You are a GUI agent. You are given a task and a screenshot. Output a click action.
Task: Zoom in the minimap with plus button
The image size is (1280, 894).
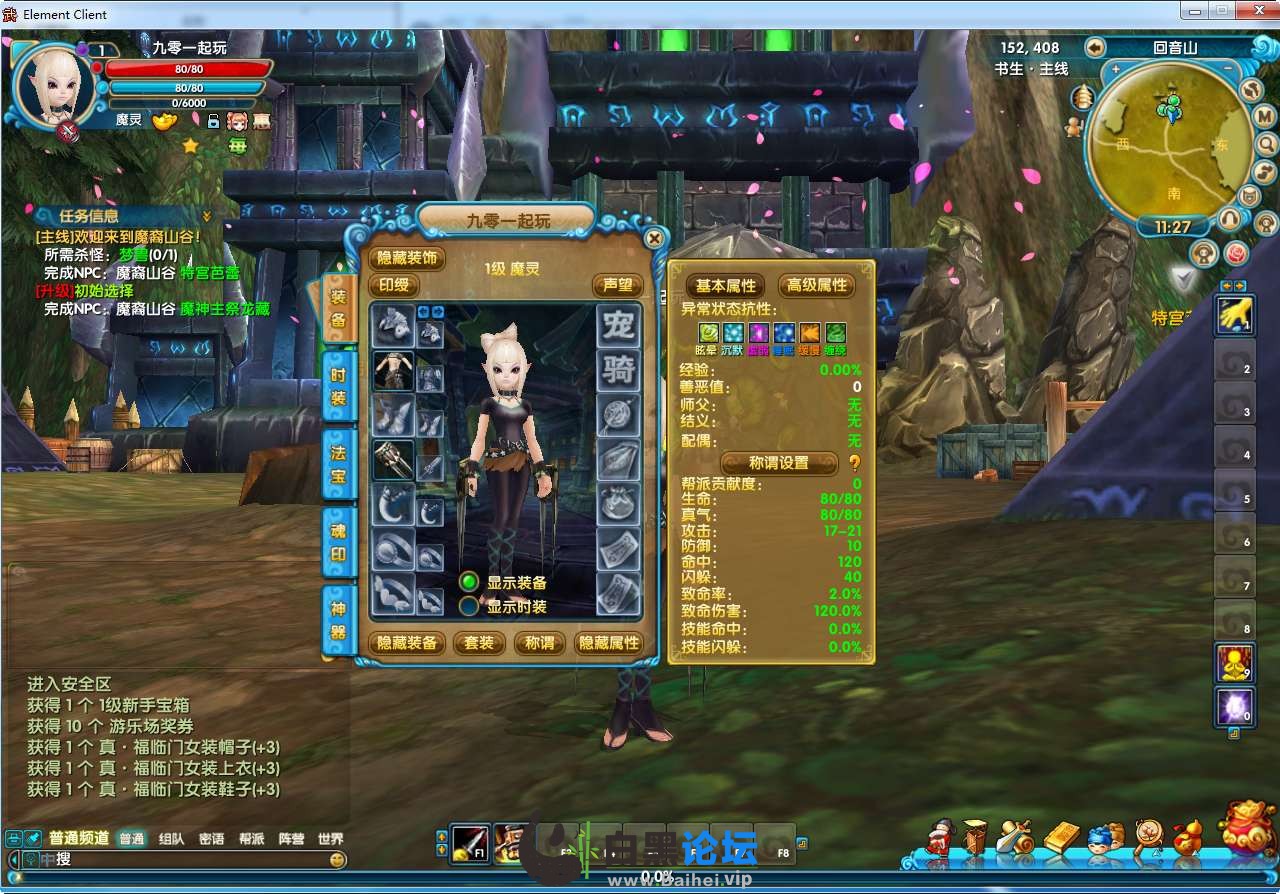click(1116, 70)
